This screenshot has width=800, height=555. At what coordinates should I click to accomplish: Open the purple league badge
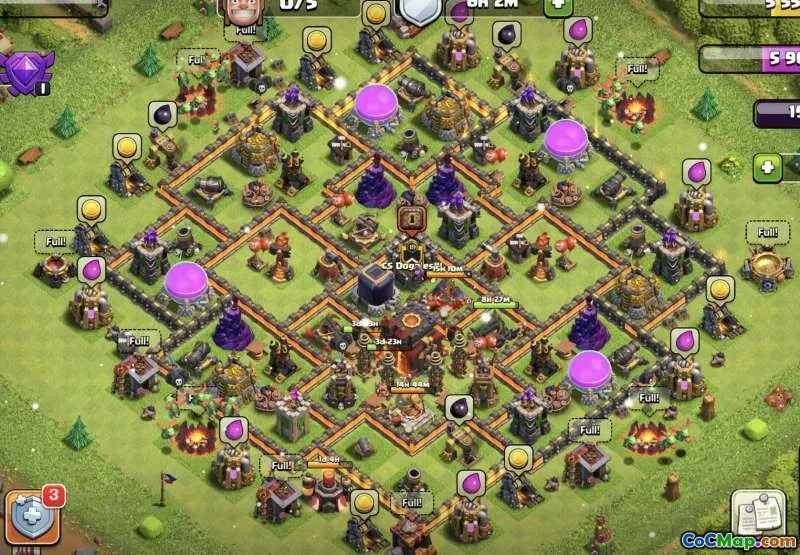point(26,72)
